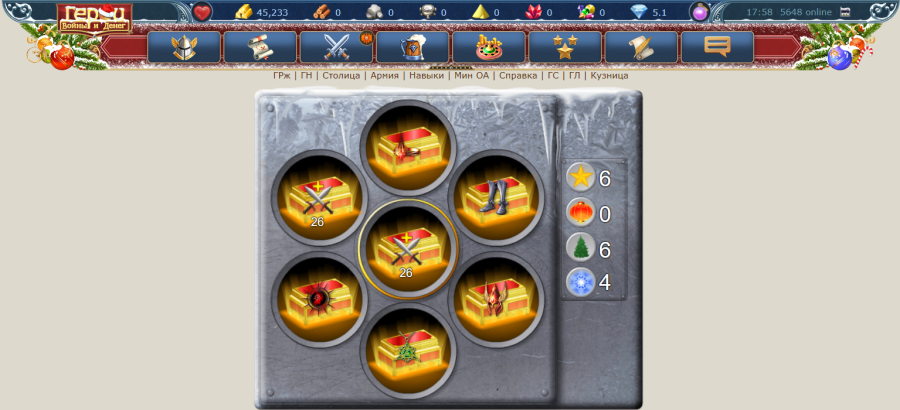Select the gold-ringed crossed swords chest

click(407, 248)
